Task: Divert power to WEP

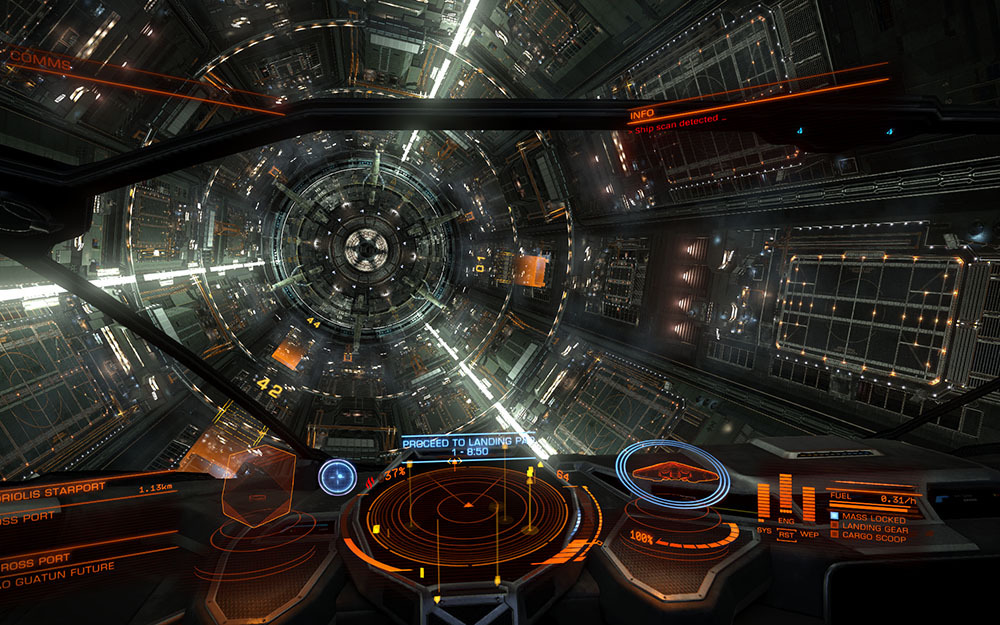Action: click(810, 533)
